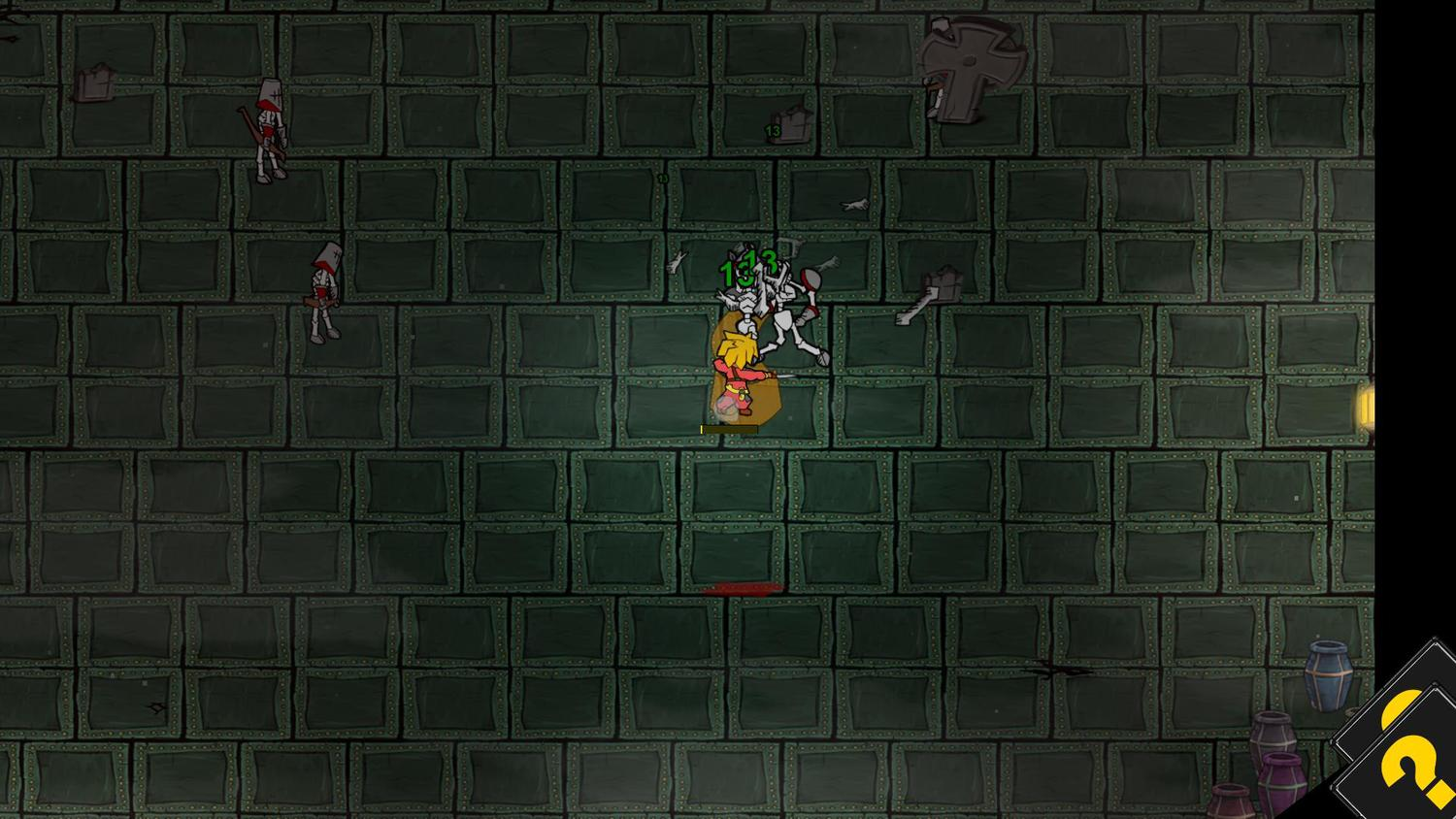Click the second armored knight on the left
Screen dimensions: 1456x819
point(322,291)
